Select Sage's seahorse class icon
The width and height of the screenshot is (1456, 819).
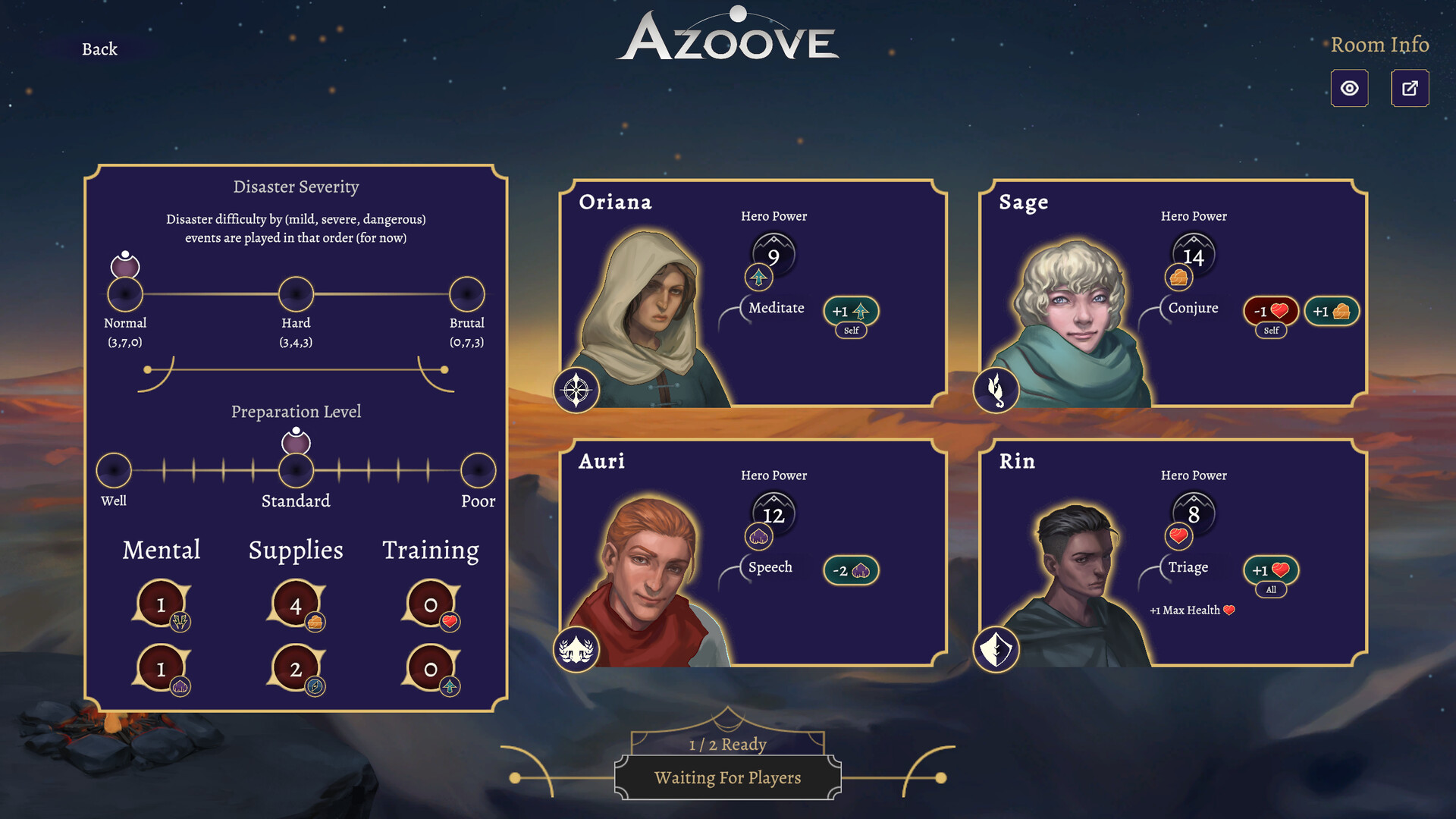[996, 390]
